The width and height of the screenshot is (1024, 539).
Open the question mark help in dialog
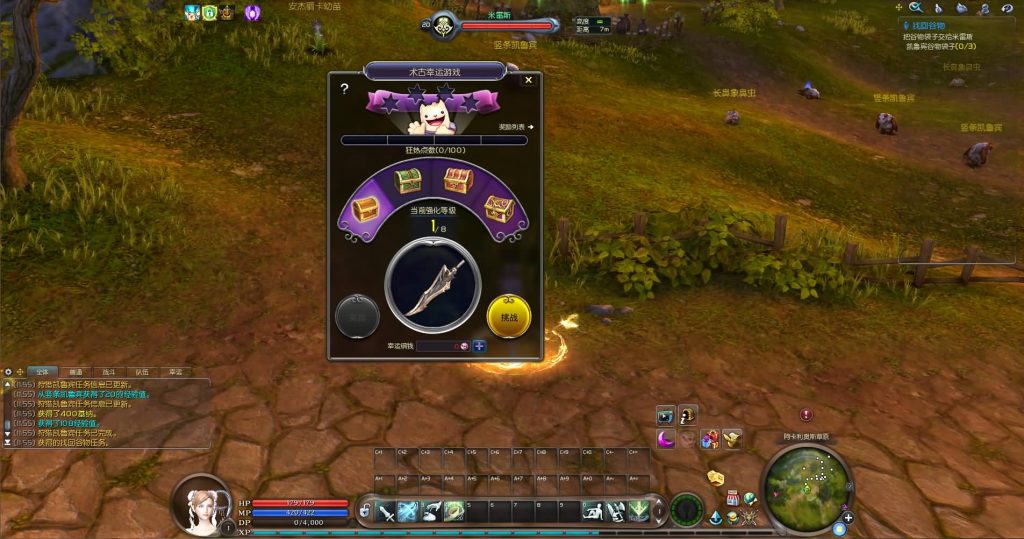(344, 89)
